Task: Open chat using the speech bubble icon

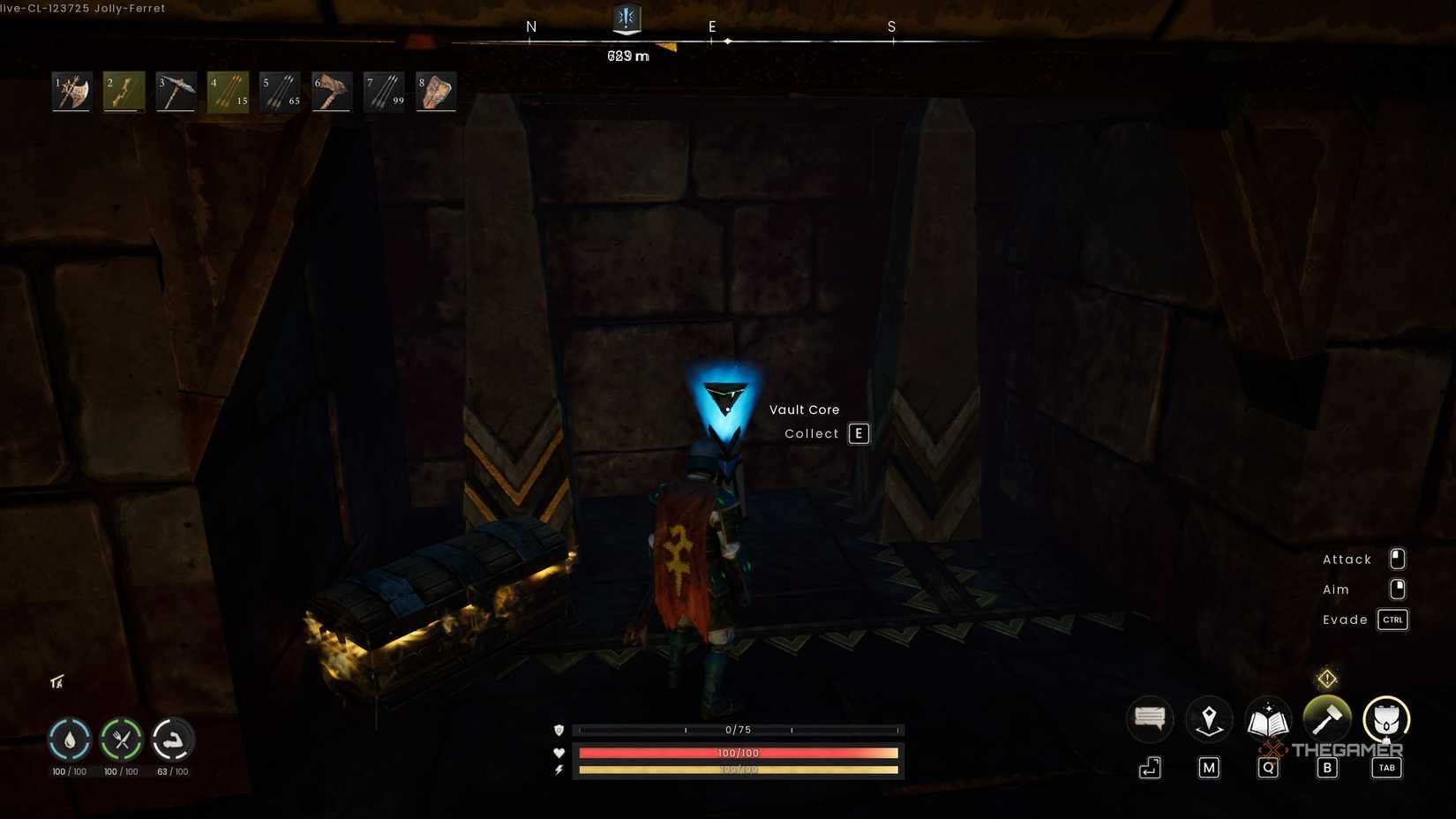Action: 1150,719
